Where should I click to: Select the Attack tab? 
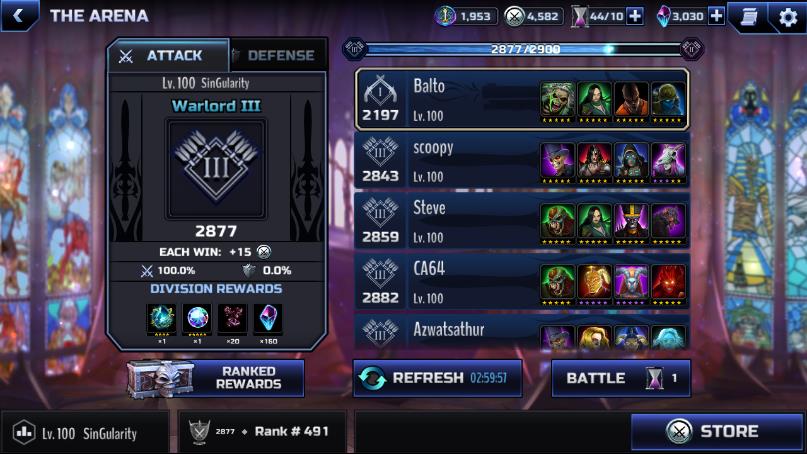click(x=167, y=56)
